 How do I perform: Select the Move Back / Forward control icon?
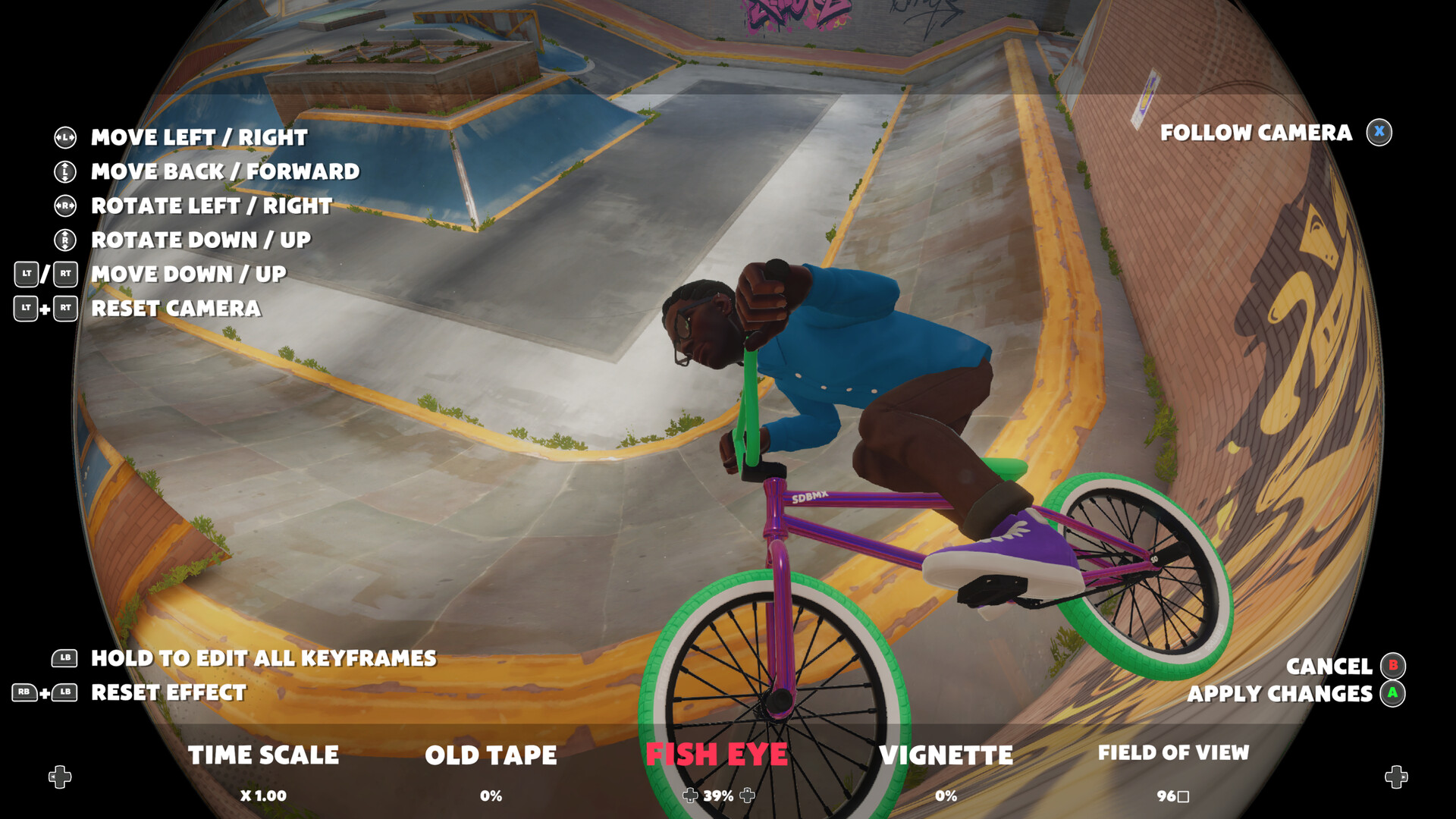pos(64,171)
